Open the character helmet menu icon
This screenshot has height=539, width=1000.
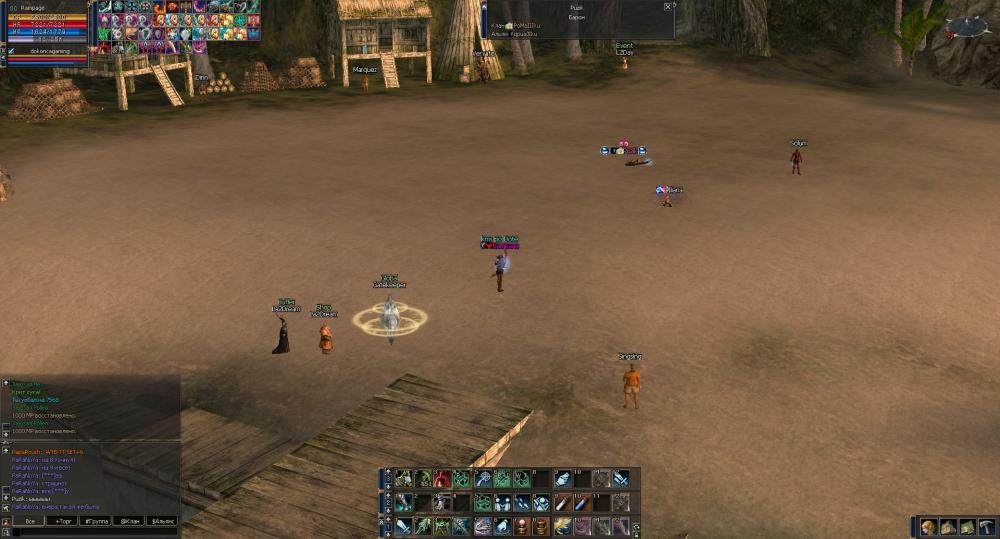[929, 526]
